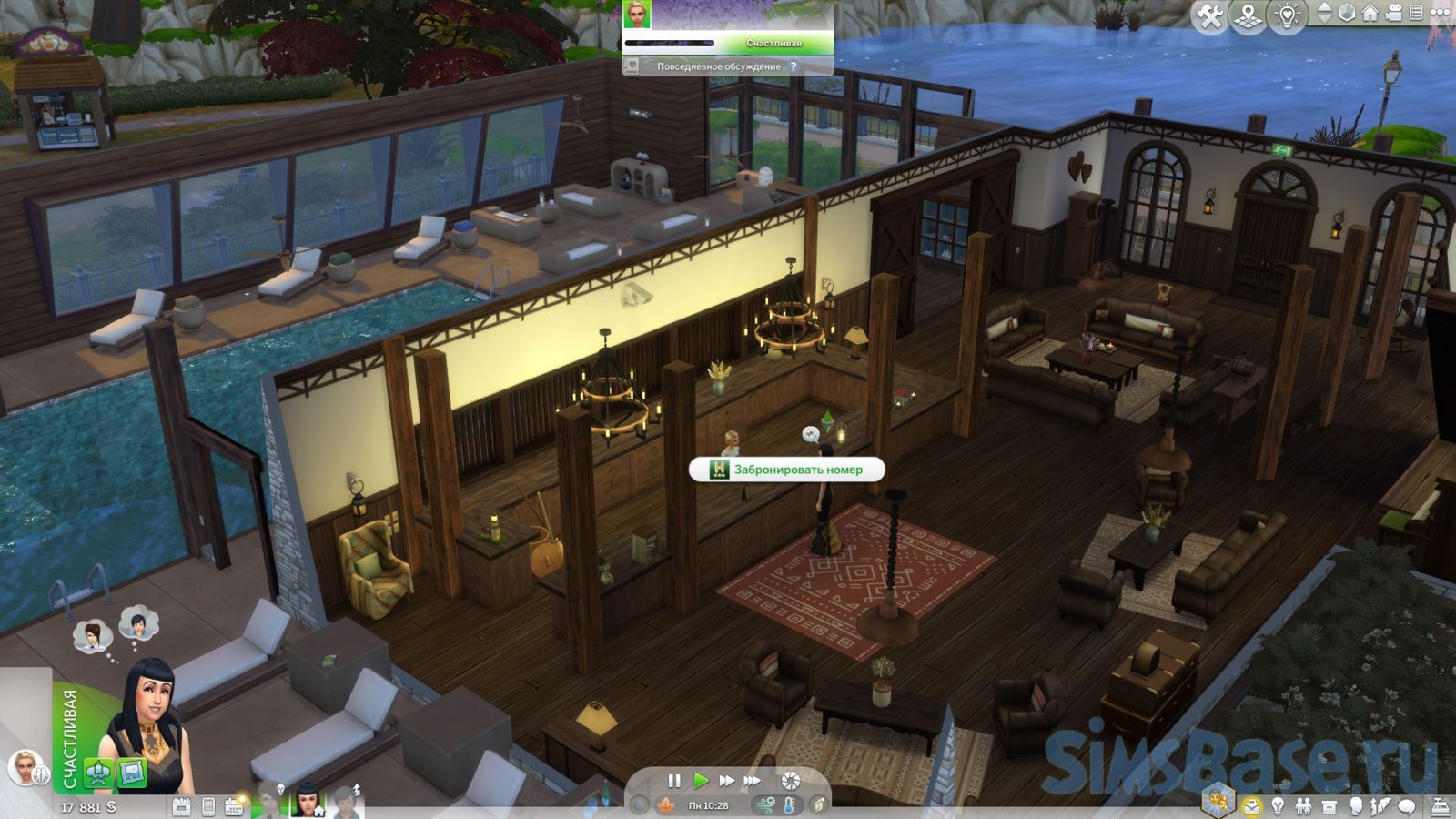Select the black-haired Sim household portrait

(307, 800)
